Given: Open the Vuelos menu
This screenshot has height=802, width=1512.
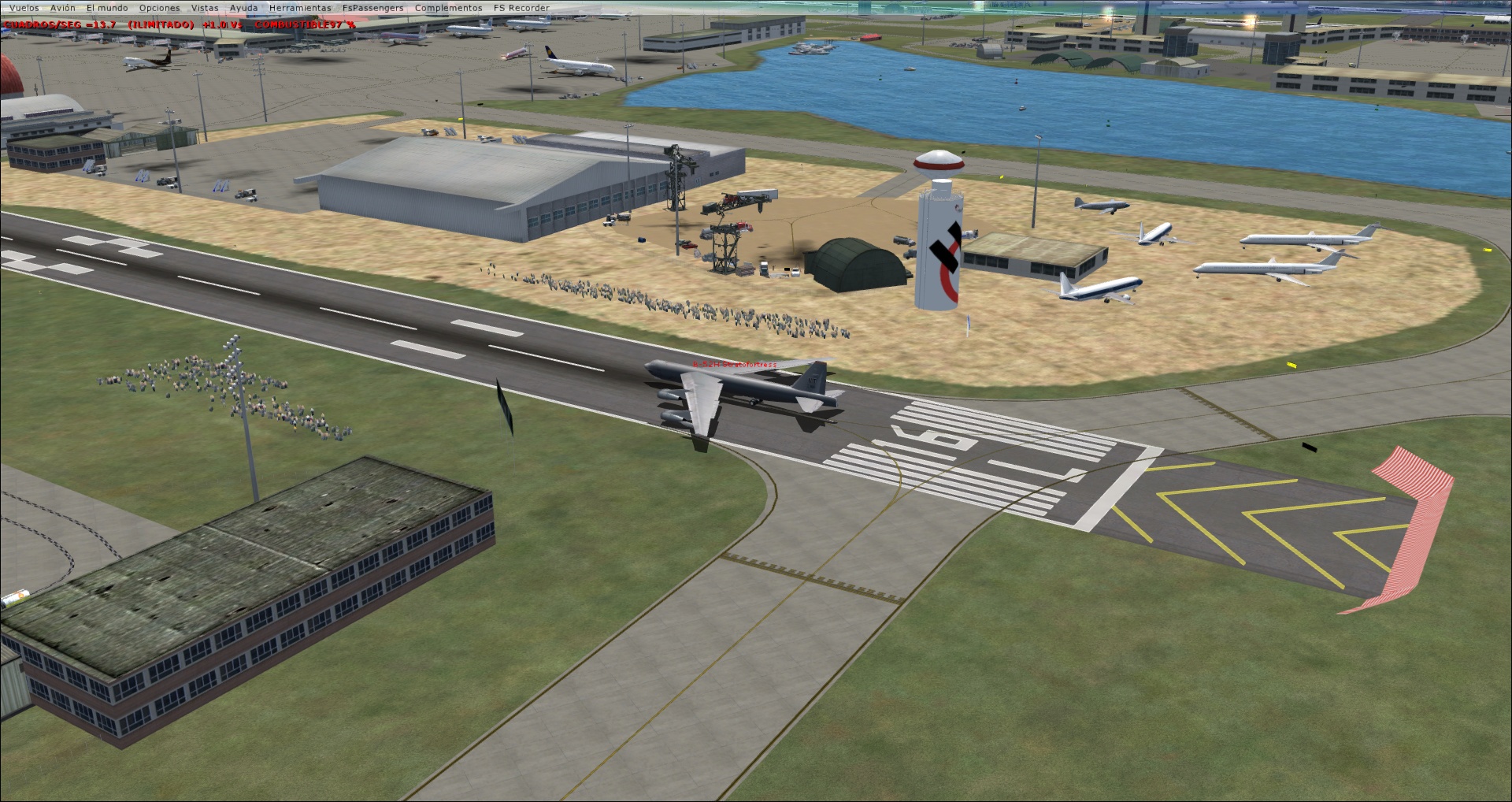Looking at the screenshot, I should coord(23,7).
